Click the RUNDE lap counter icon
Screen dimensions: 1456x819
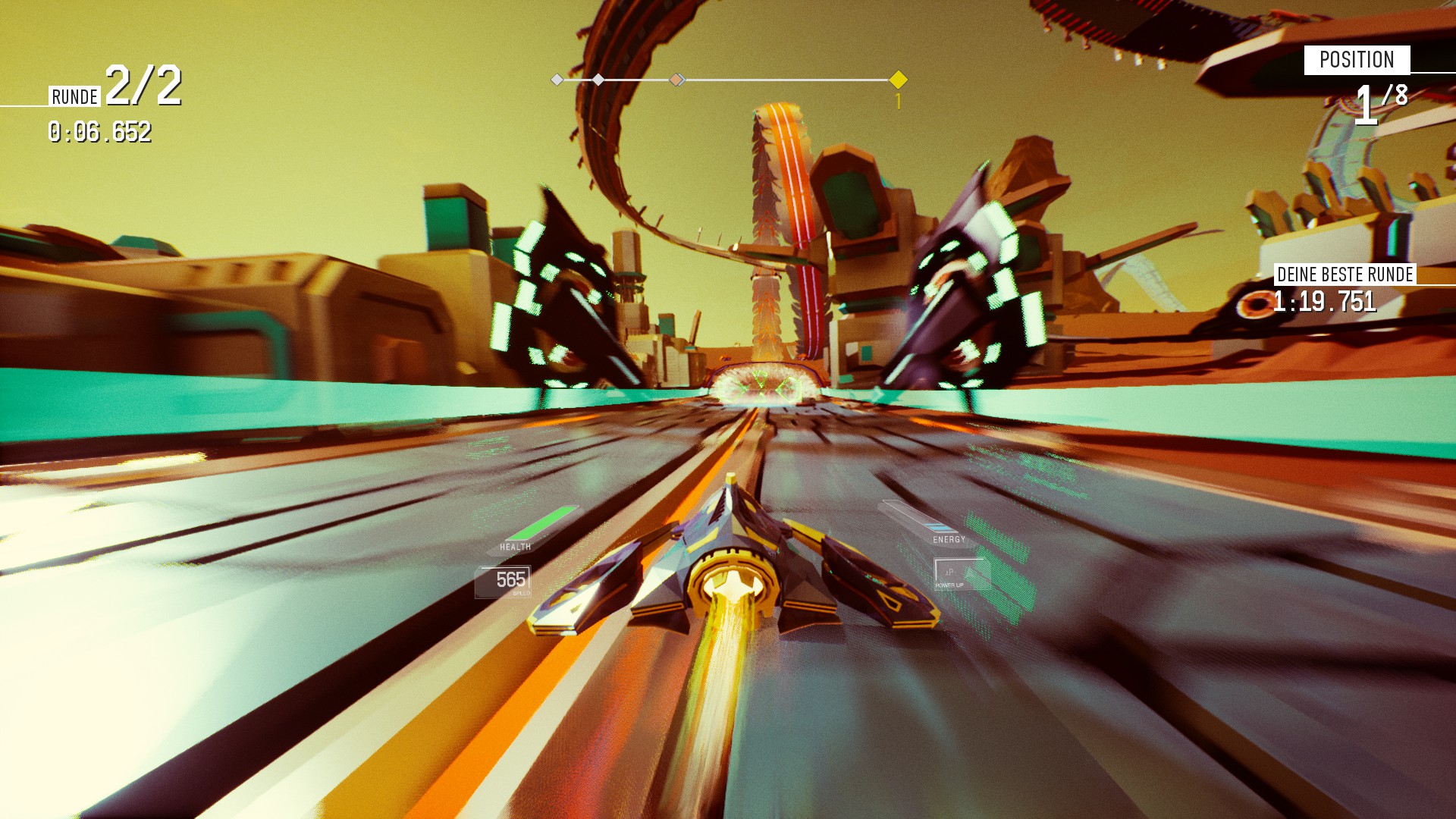tap(74, 97)
